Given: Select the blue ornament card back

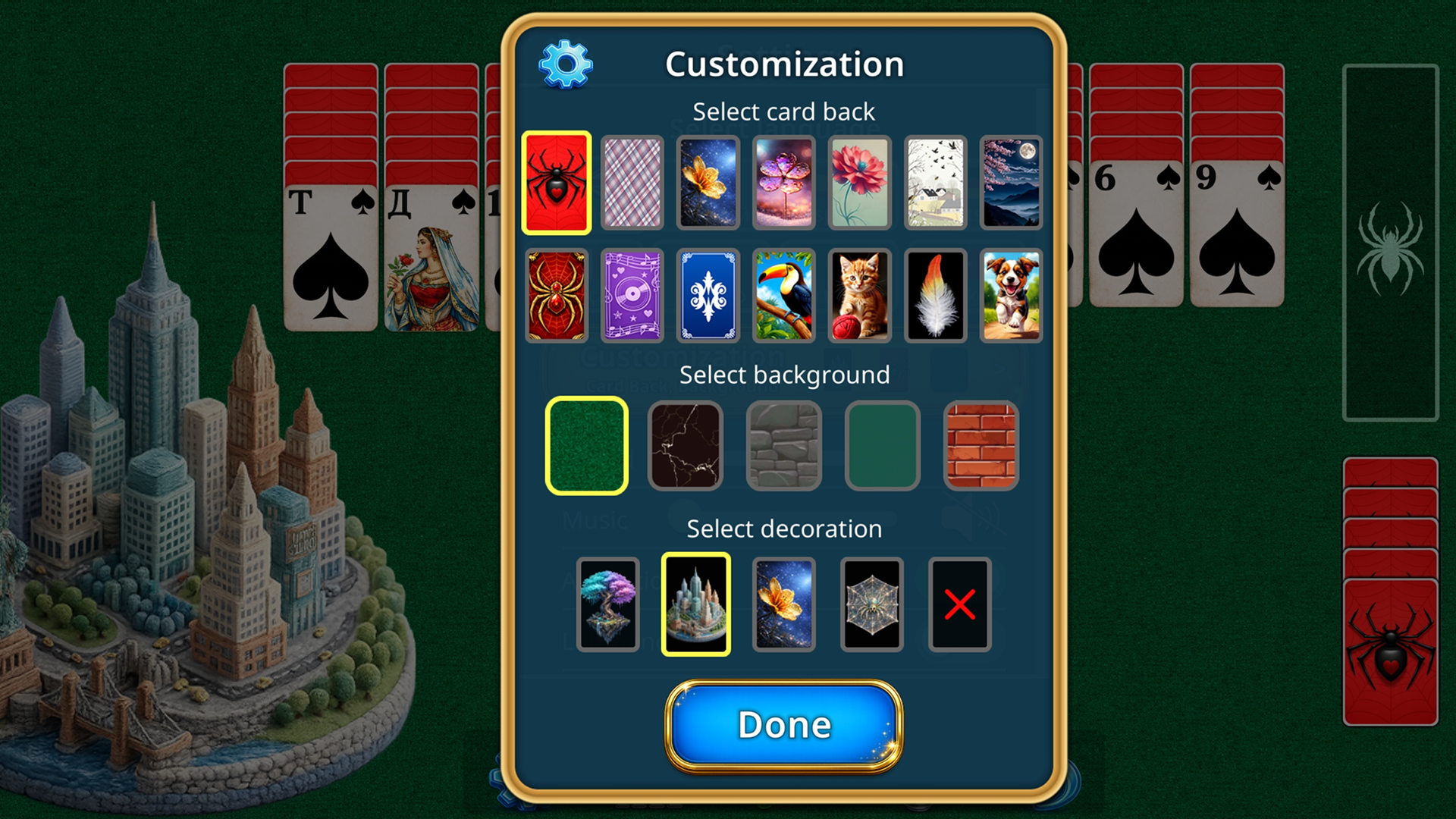Looking at the screenshot, I should tap(708, 296).
